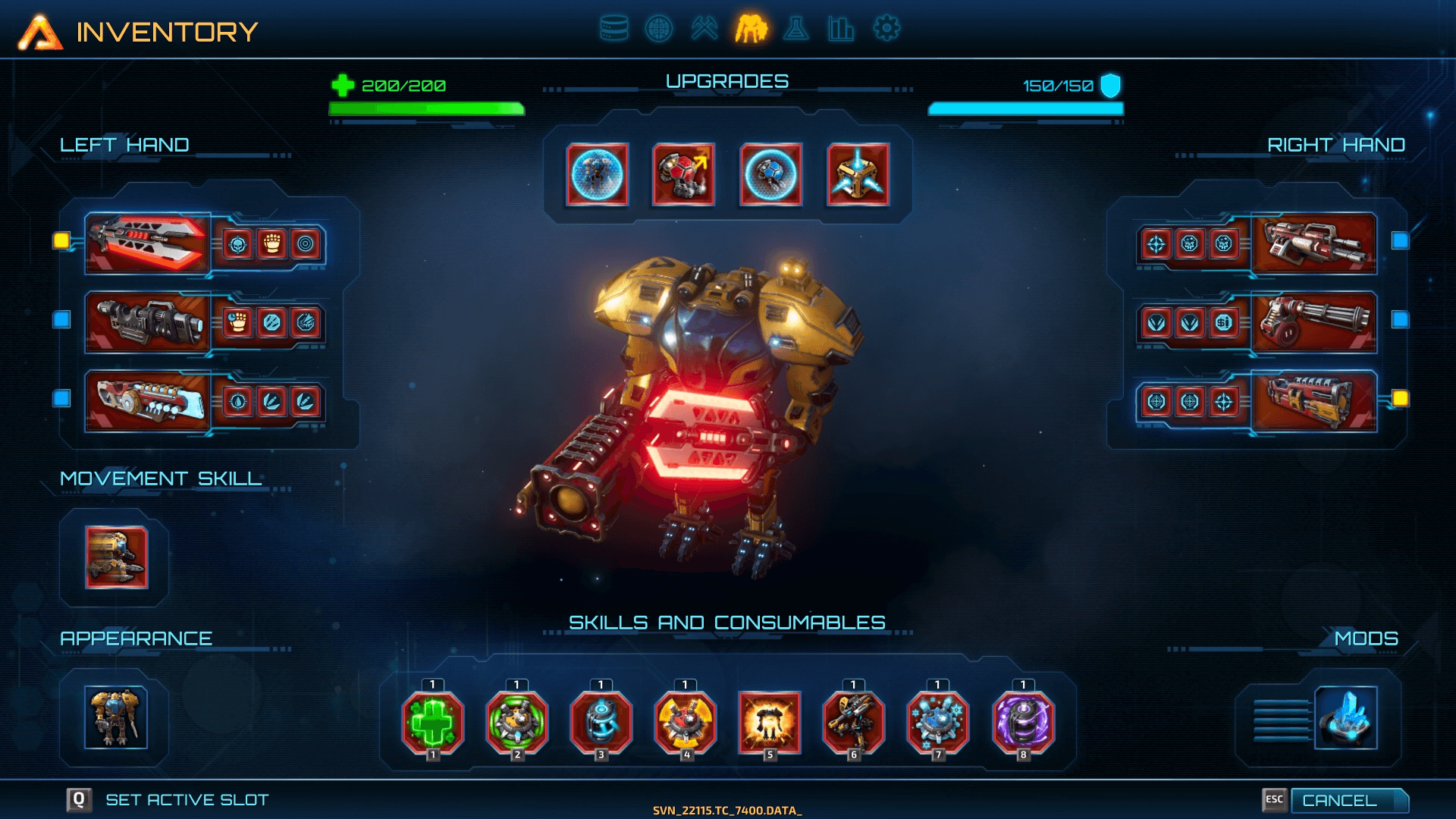This screenshot has height=819, width=1456.
Task: Select the fist mod on energy blade
Action: coord(271,244)
